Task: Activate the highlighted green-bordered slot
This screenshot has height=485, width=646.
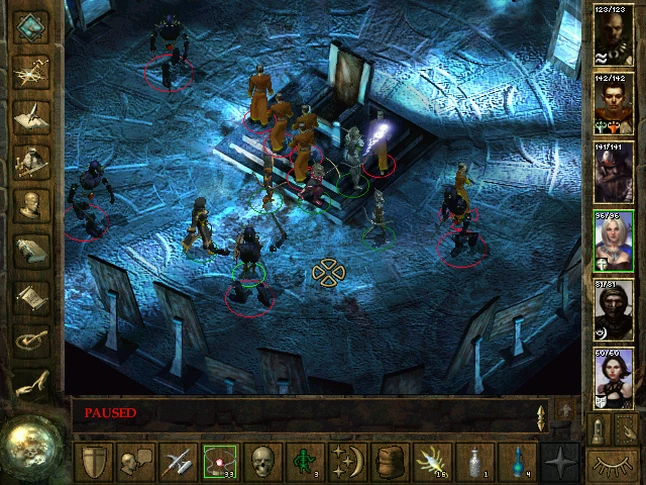Action: click(219, 463)
